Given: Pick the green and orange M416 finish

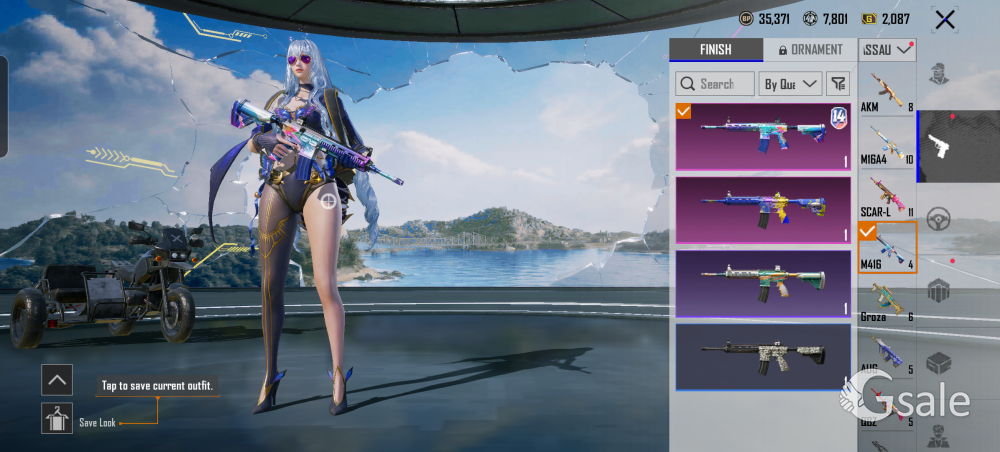Looking at the screenshot, I should click(763, 283).
